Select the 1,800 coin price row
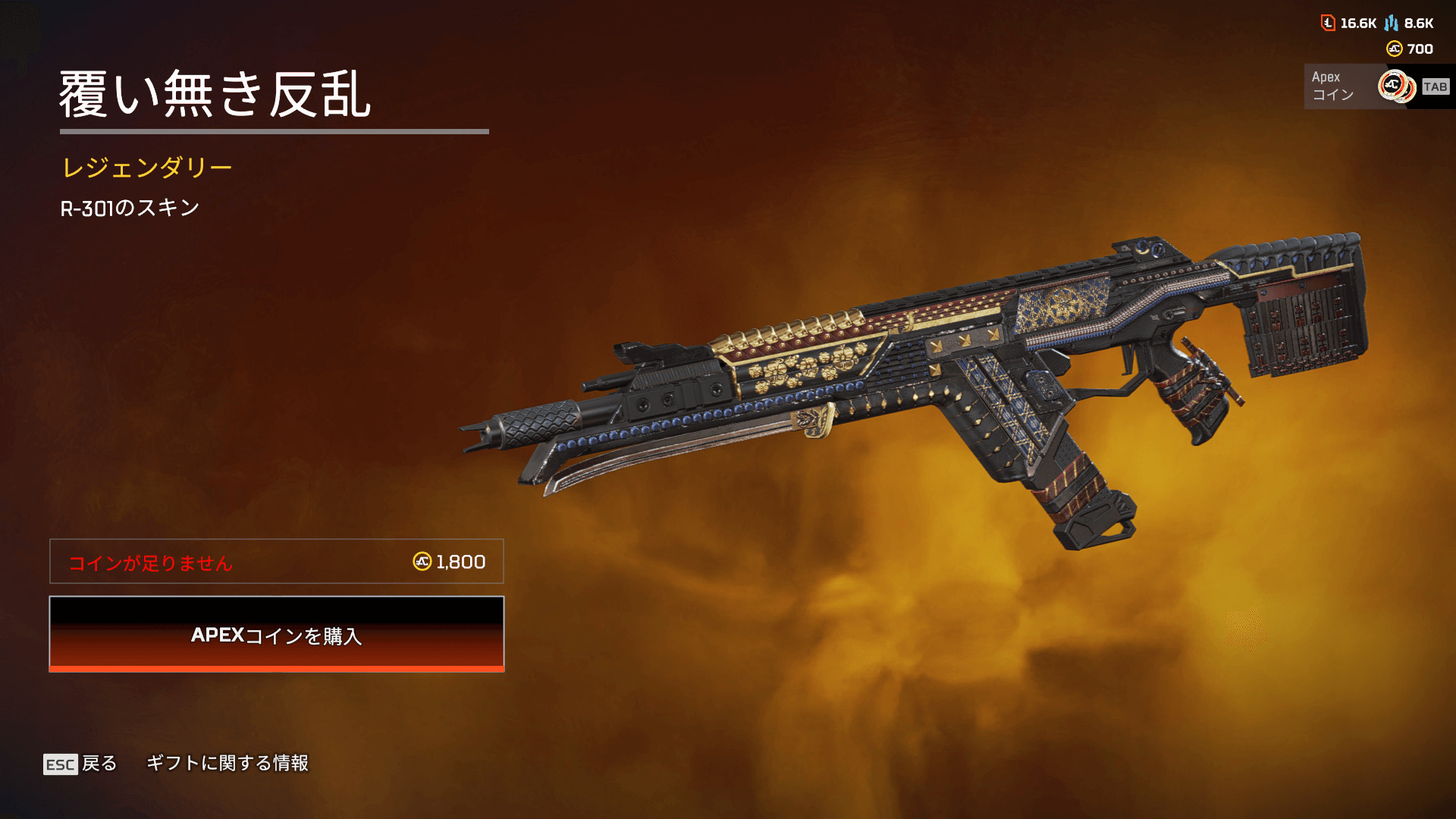The image size is (1456, 819). click(x=277, y=561)
